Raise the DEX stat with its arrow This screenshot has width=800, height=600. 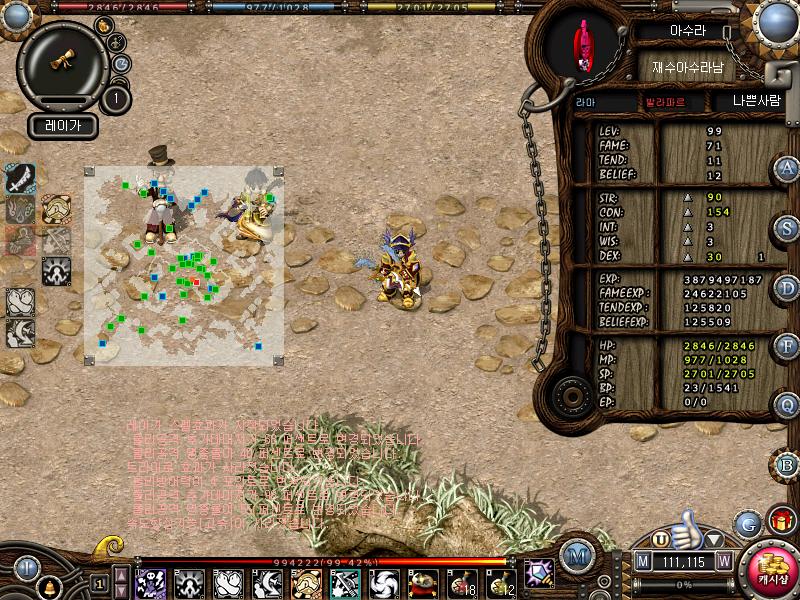687,257
